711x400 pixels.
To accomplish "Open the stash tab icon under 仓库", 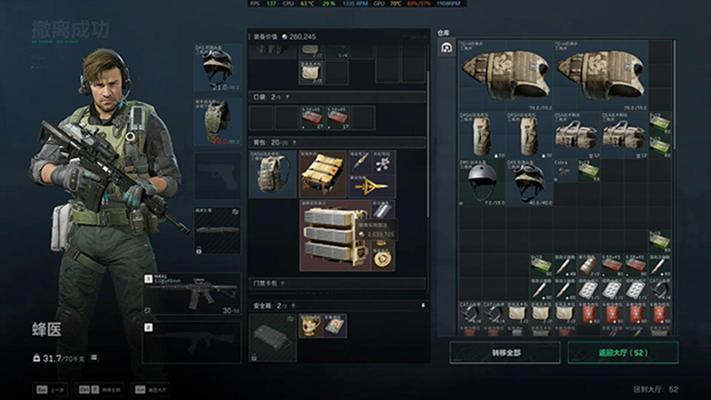I will coord(446,47).
